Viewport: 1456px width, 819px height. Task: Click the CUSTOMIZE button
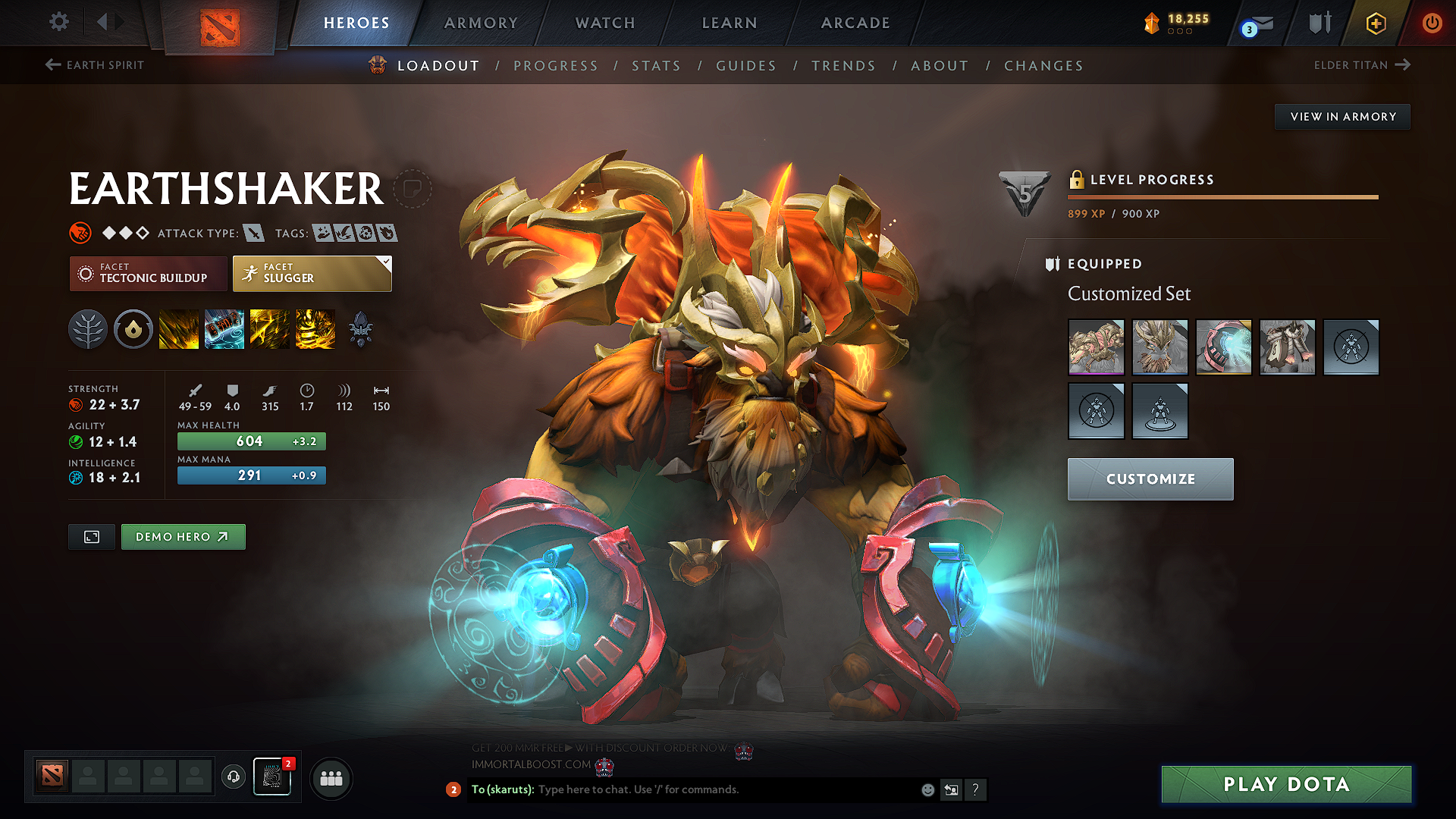(1150, 479)
